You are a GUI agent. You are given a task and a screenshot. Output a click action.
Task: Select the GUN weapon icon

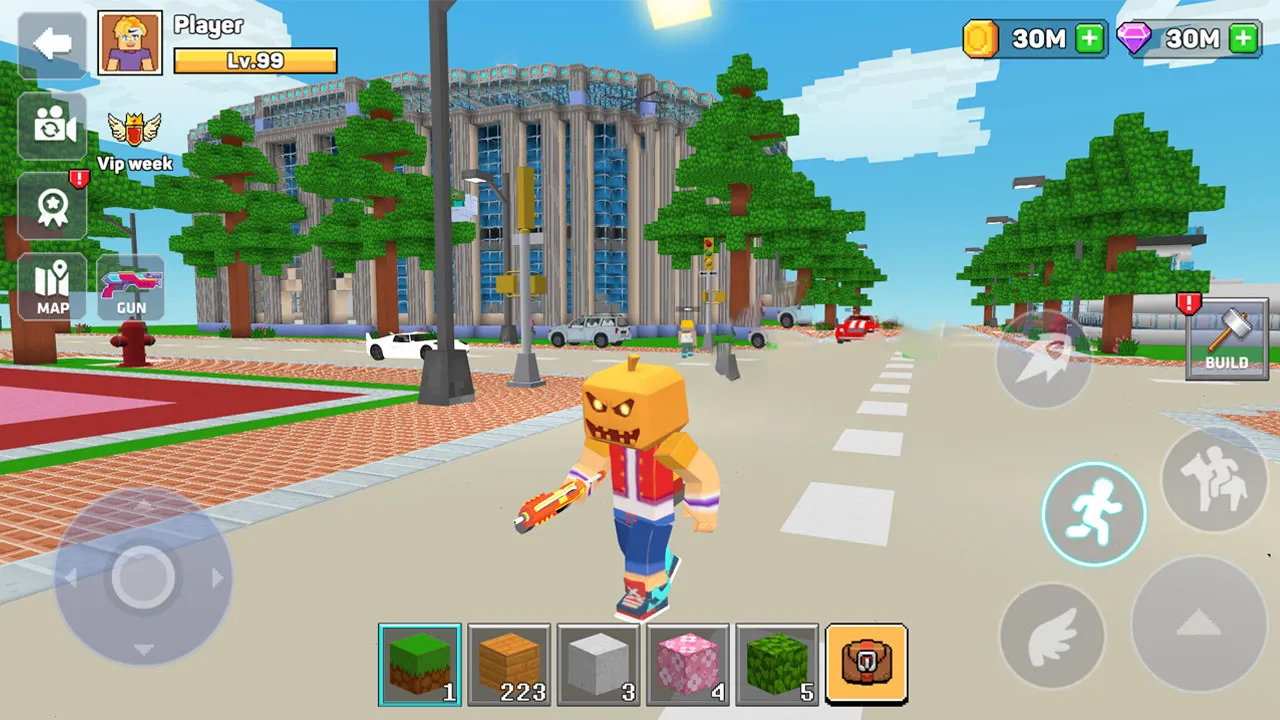coord(131,286)
